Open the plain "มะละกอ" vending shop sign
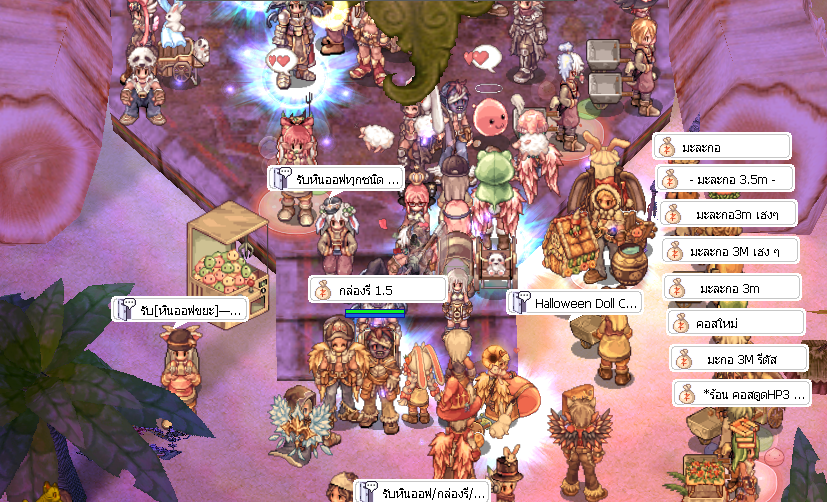This screenshot has height=502, width=827. pos(722,147)
